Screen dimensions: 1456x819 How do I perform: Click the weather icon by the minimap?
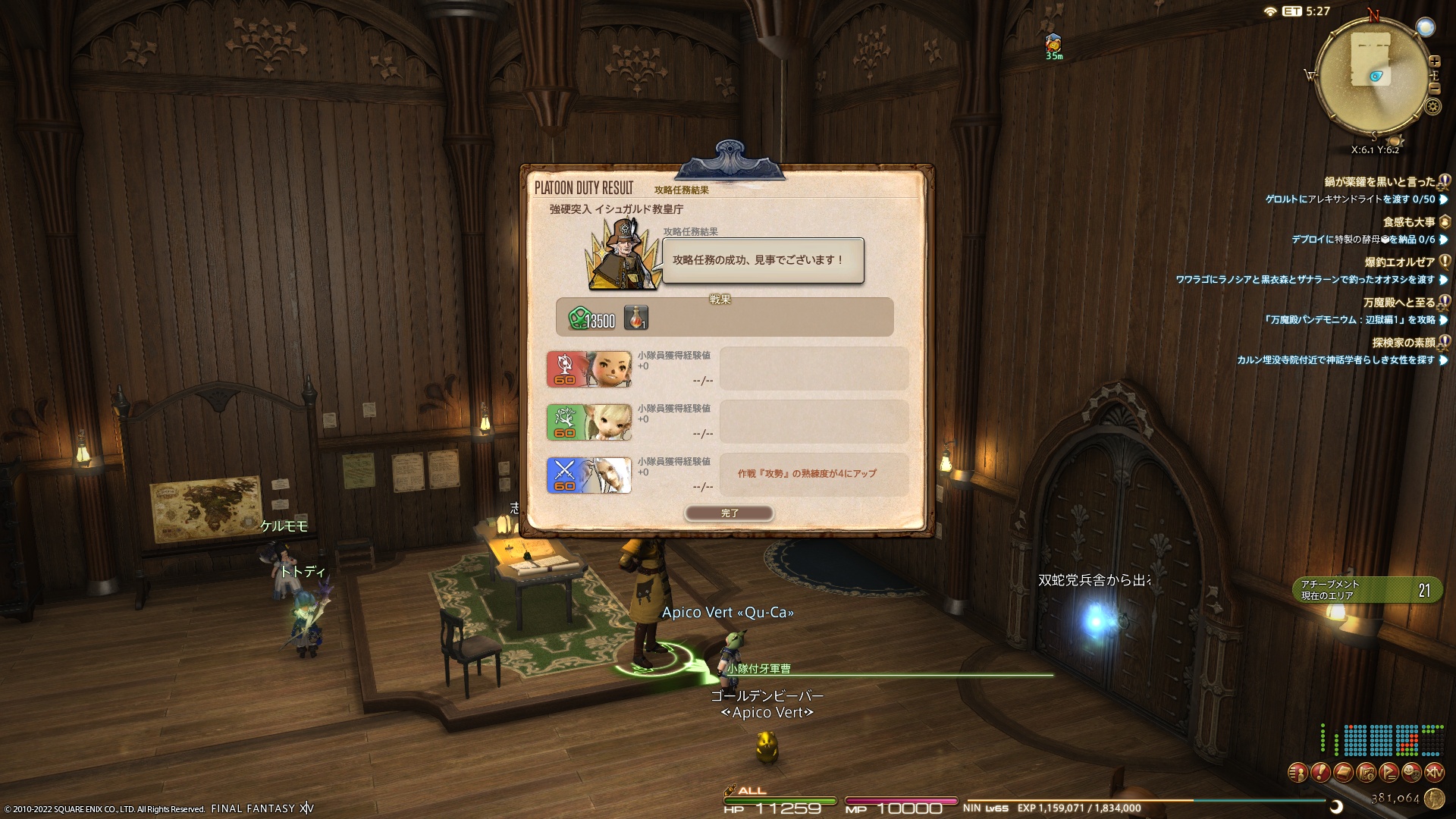[x=1426, y=27]
